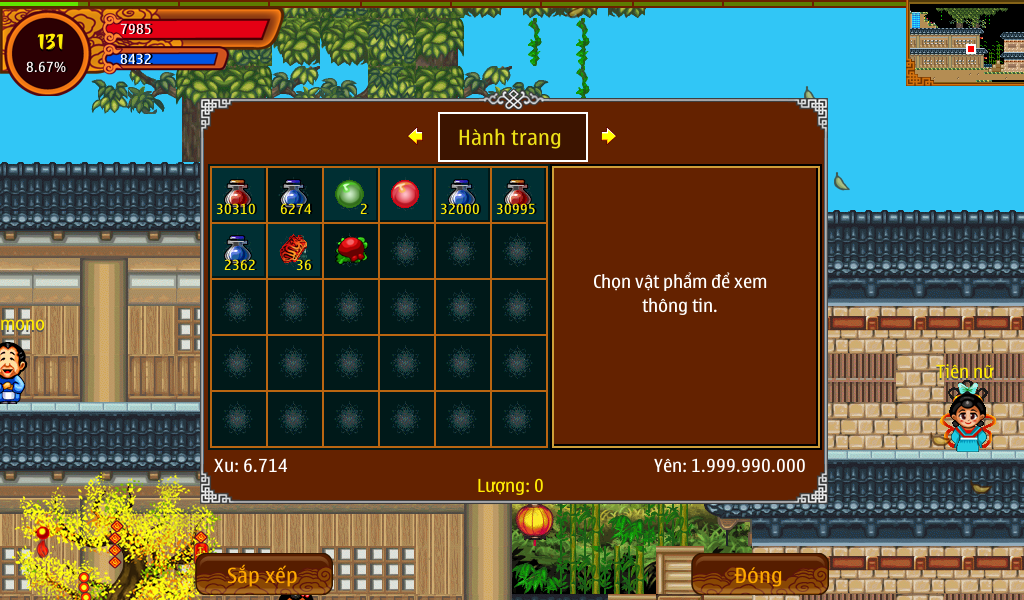Go to previous tab with left arrow
The image size is (1024, 600).
tap(416, 136)
